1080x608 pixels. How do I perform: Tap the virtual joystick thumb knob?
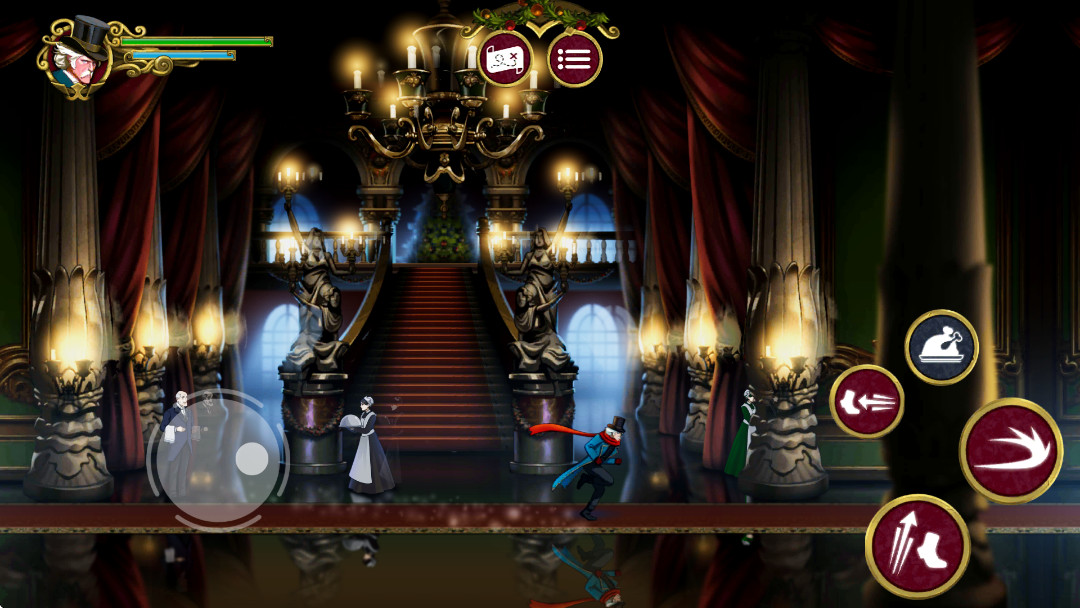pyautogui.click(x=251, y=459)
